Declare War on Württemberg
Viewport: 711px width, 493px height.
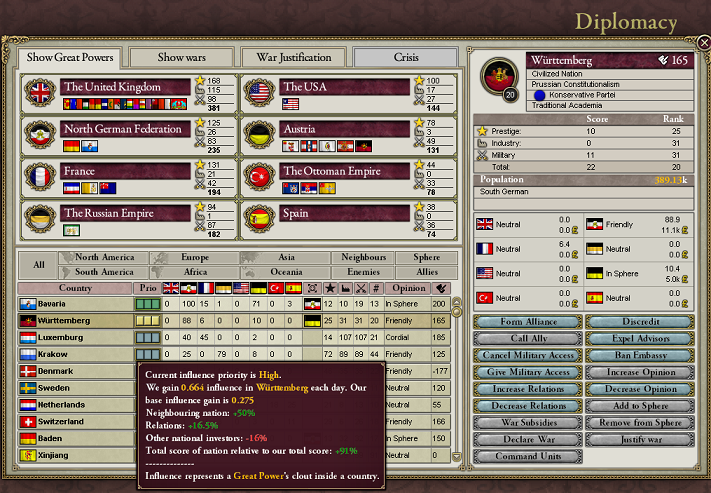point(526,440)
